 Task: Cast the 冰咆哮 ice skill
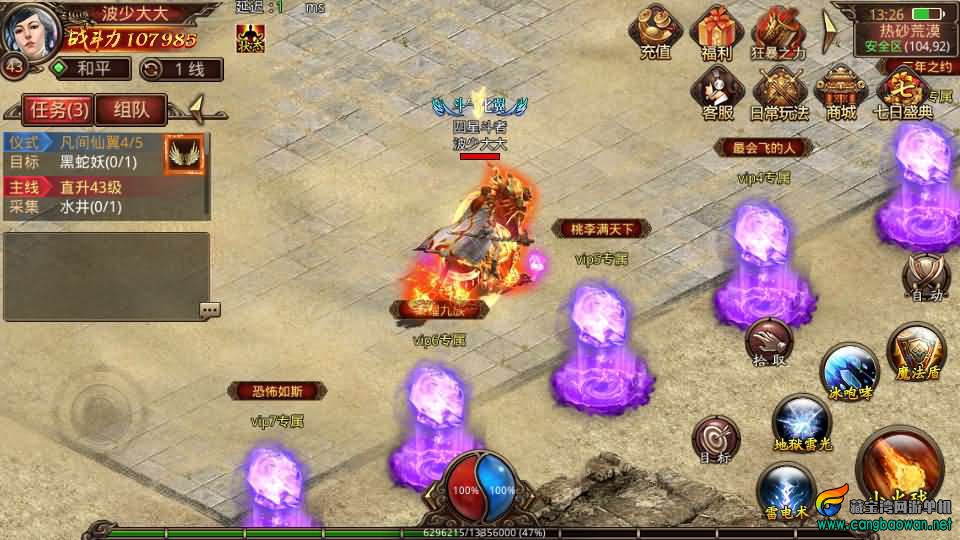[x=850, y=372]
